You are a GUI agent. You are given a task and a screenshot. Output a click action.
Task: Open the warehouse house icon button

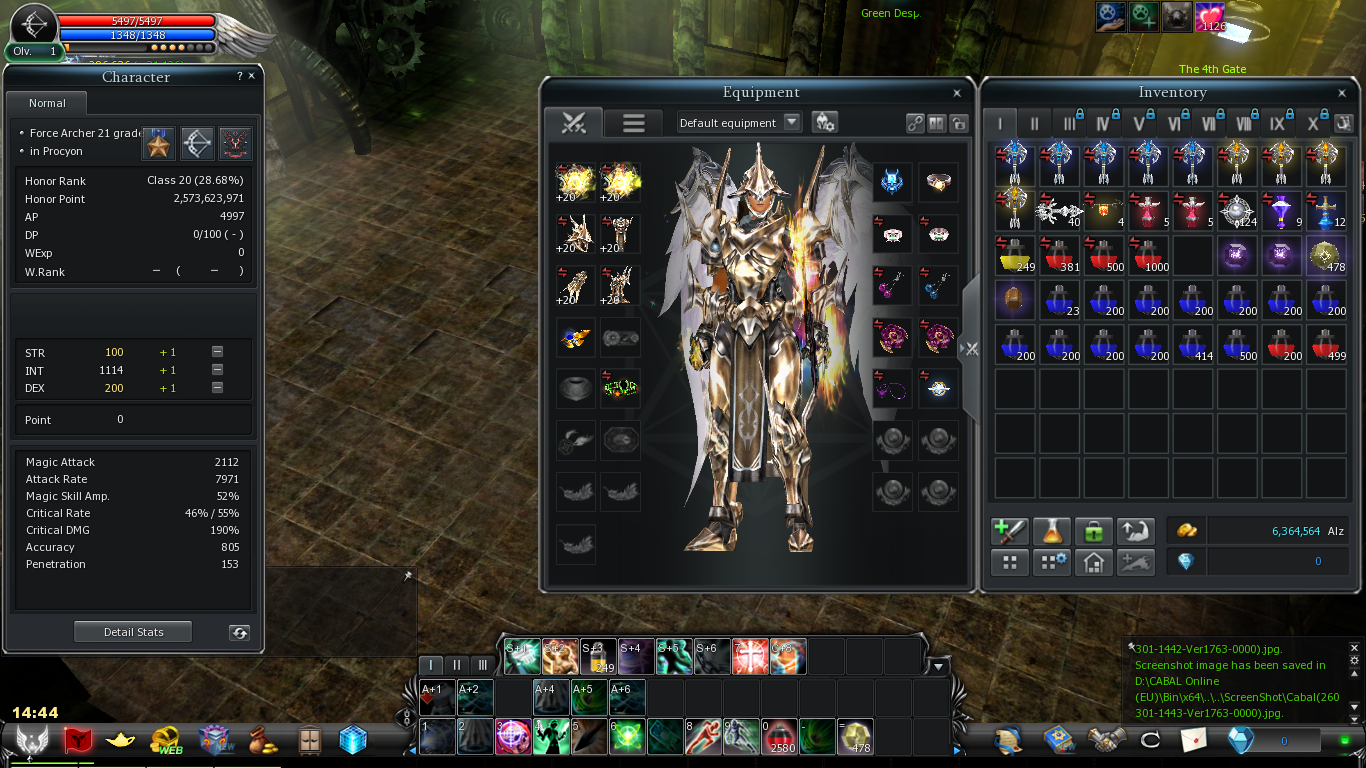click(x=1094, y=562)
